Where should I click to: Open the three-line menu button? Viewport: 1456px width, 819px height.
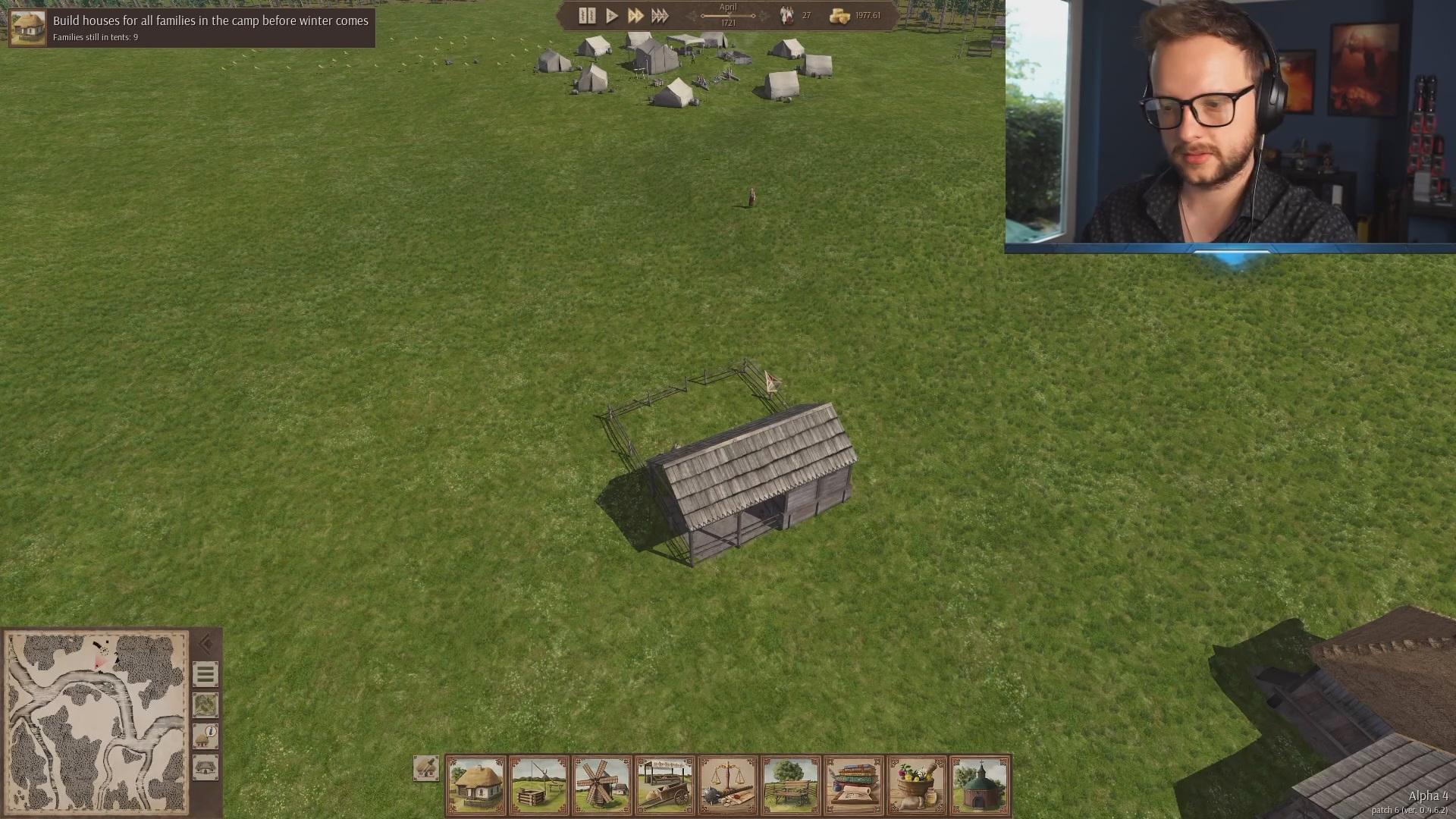[205, 674]
